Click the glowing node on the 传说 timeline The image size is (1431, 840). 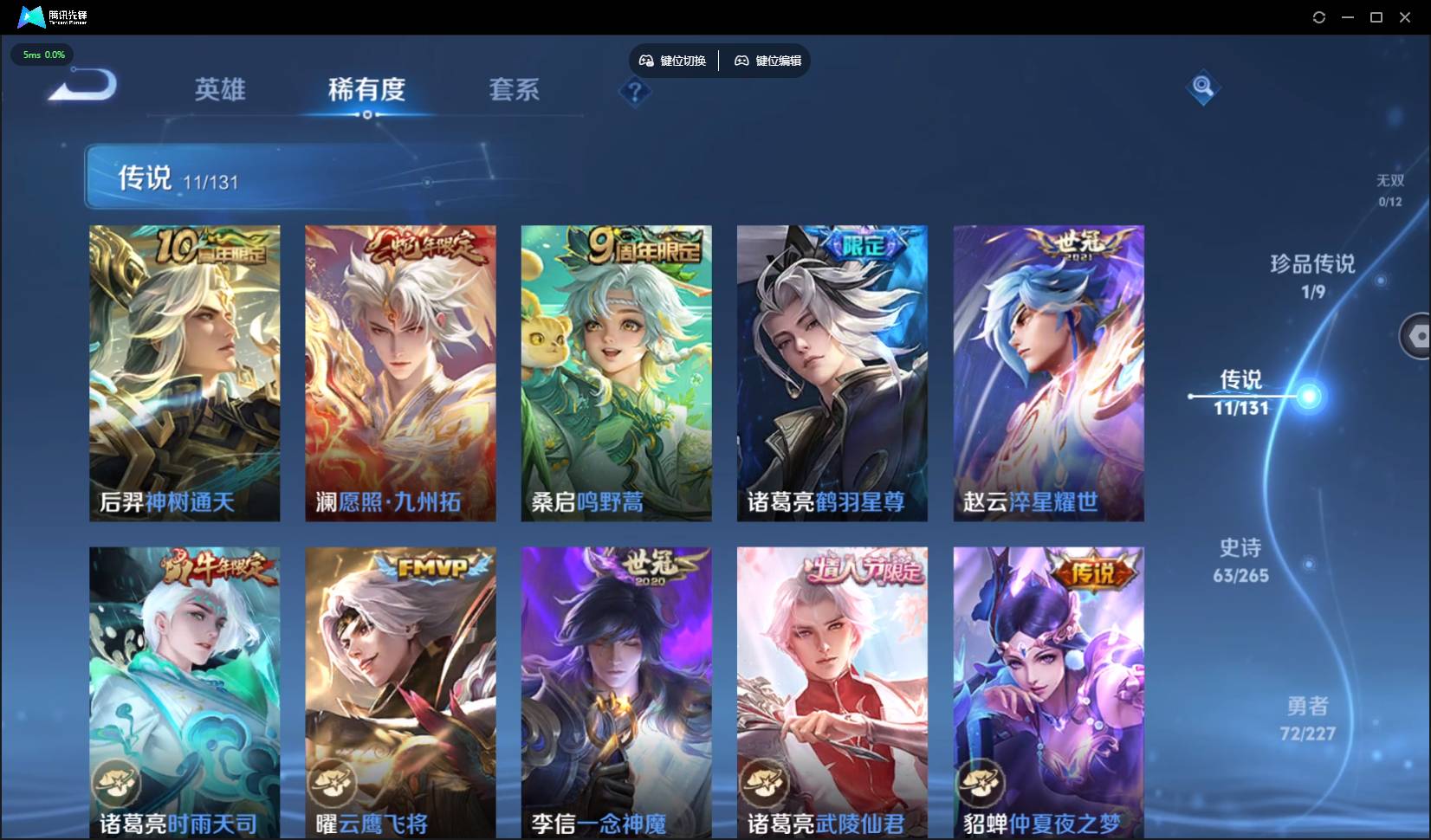1311,397
